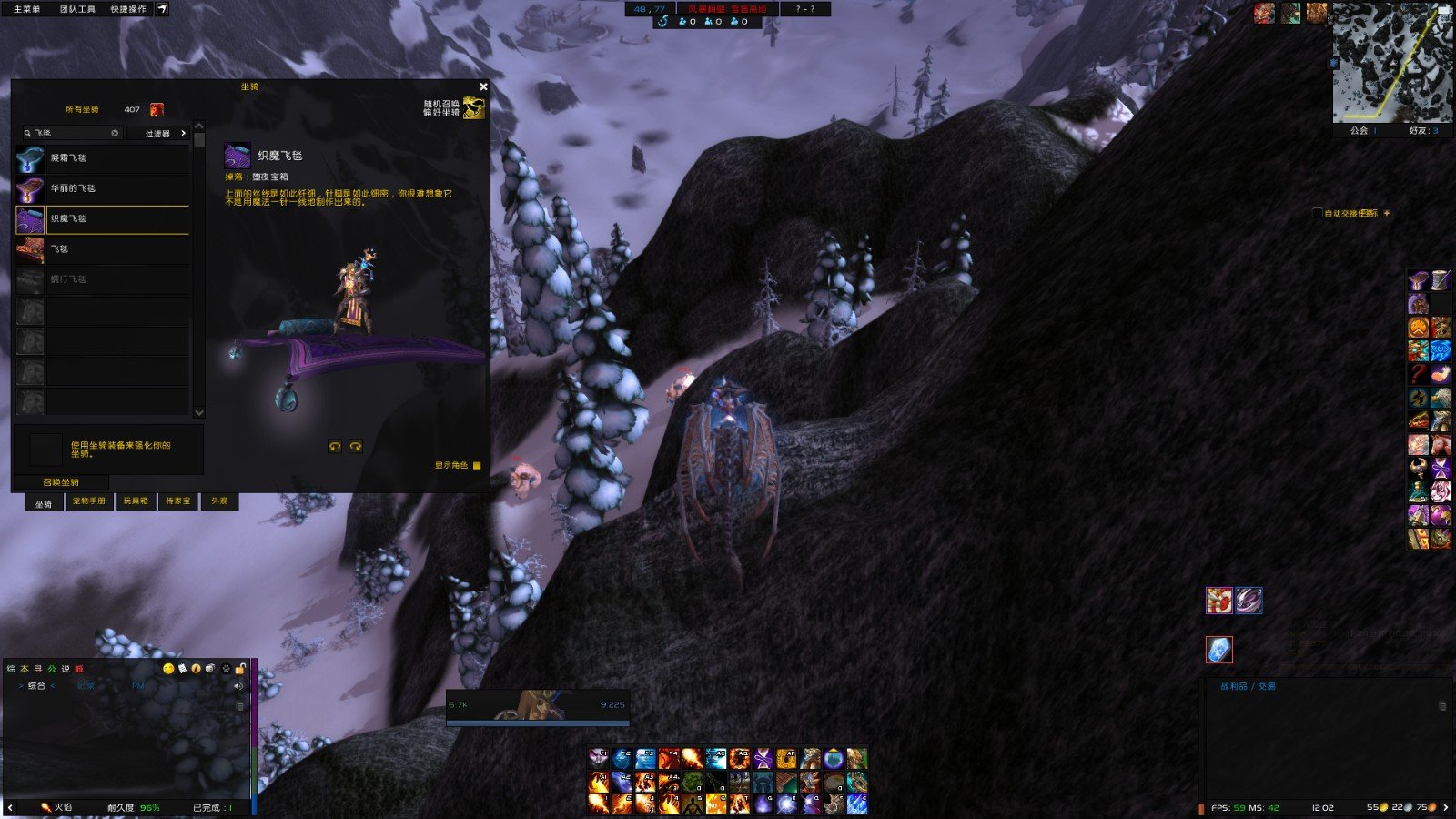
Task: Summon a random favorite mount
Action: pos(473,108)
